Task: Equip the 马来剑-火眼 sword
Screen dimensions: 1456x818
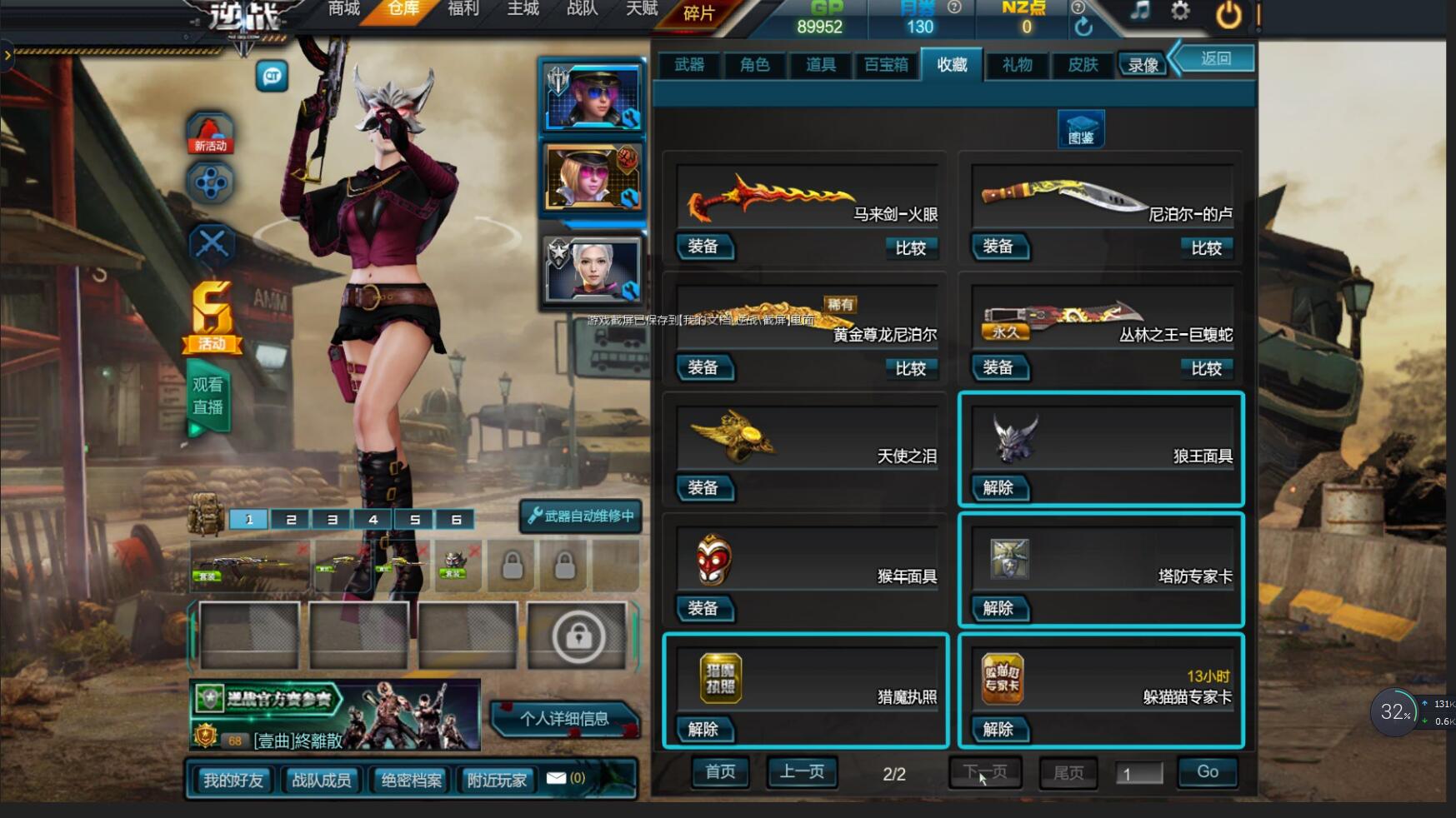Action: 703,247
